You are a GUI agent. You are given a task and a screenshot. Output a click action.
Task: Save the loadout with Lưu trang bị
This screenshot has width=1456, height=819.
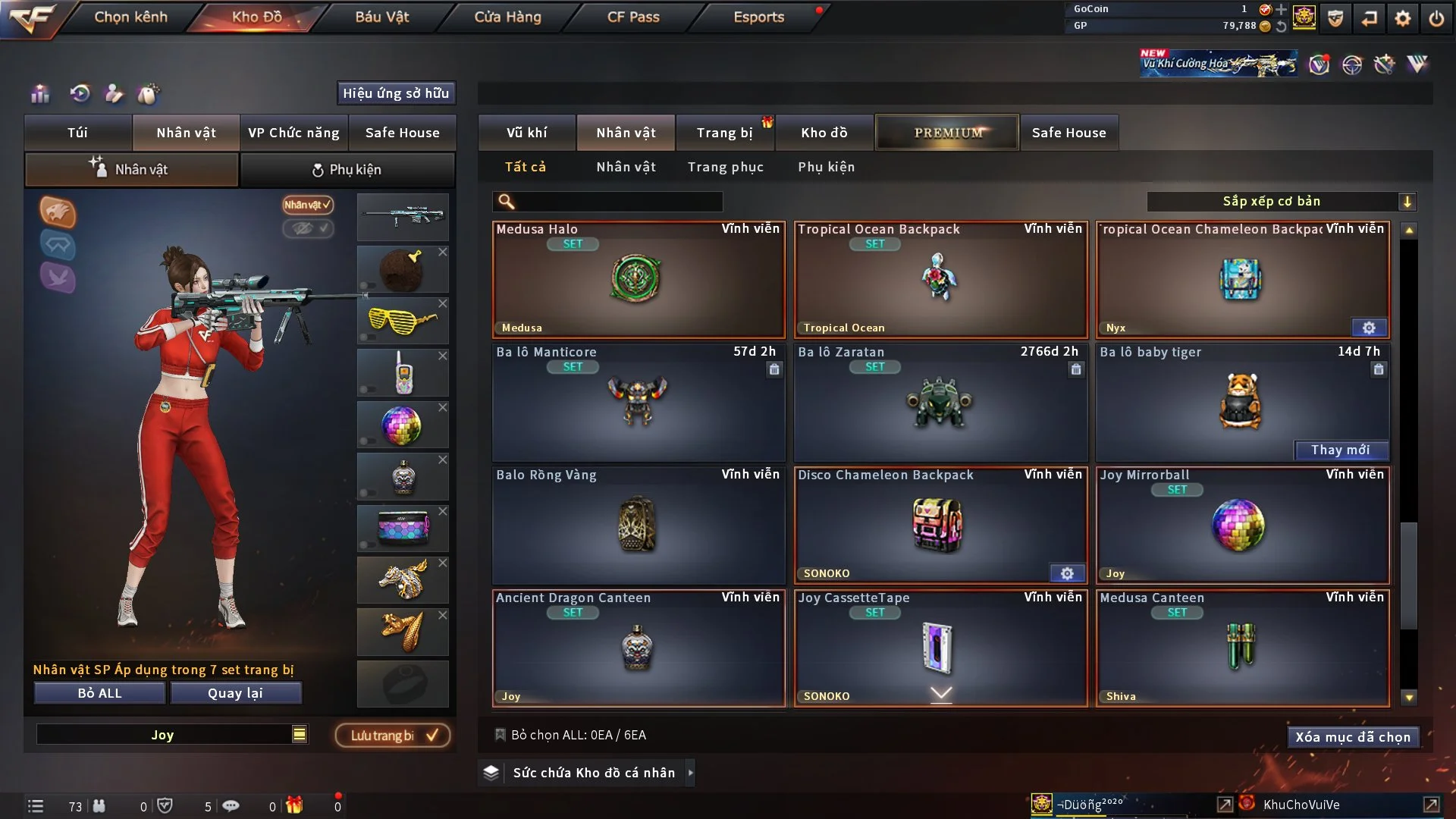pos(393,736)
